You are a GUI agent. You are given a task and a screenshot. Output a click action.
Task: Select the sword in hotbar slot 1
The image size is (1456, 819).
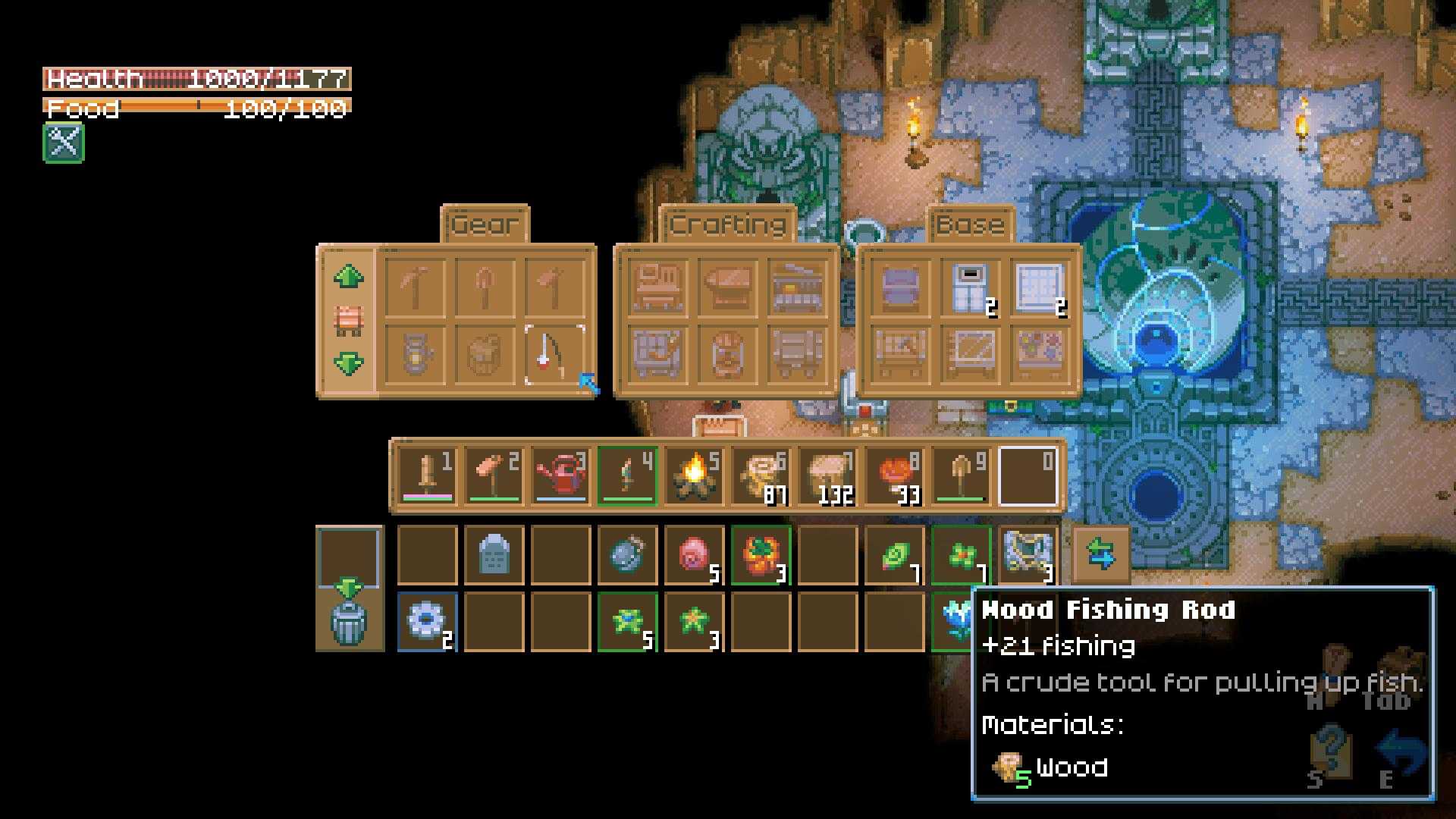click(x=427, y=476)
